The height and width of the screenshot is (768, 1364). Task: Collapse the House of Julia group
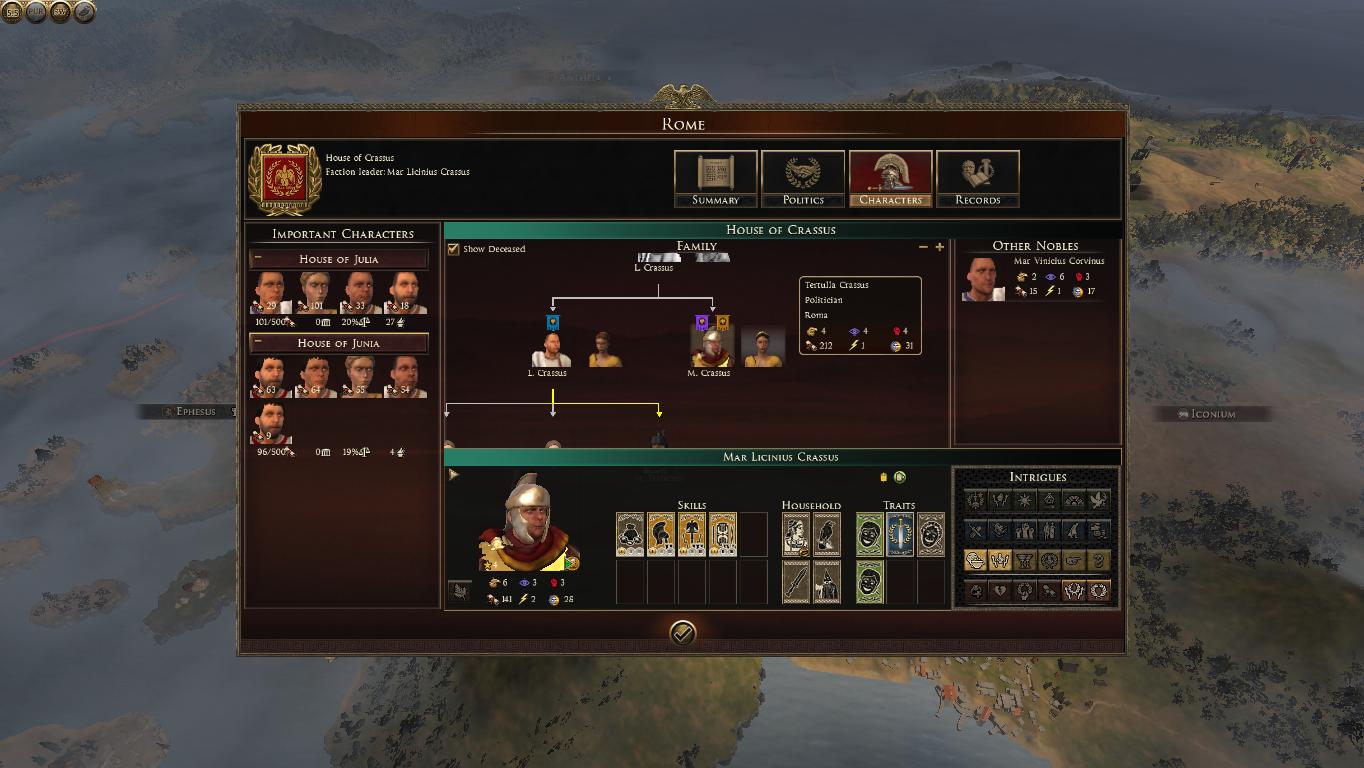pos(258,259)
